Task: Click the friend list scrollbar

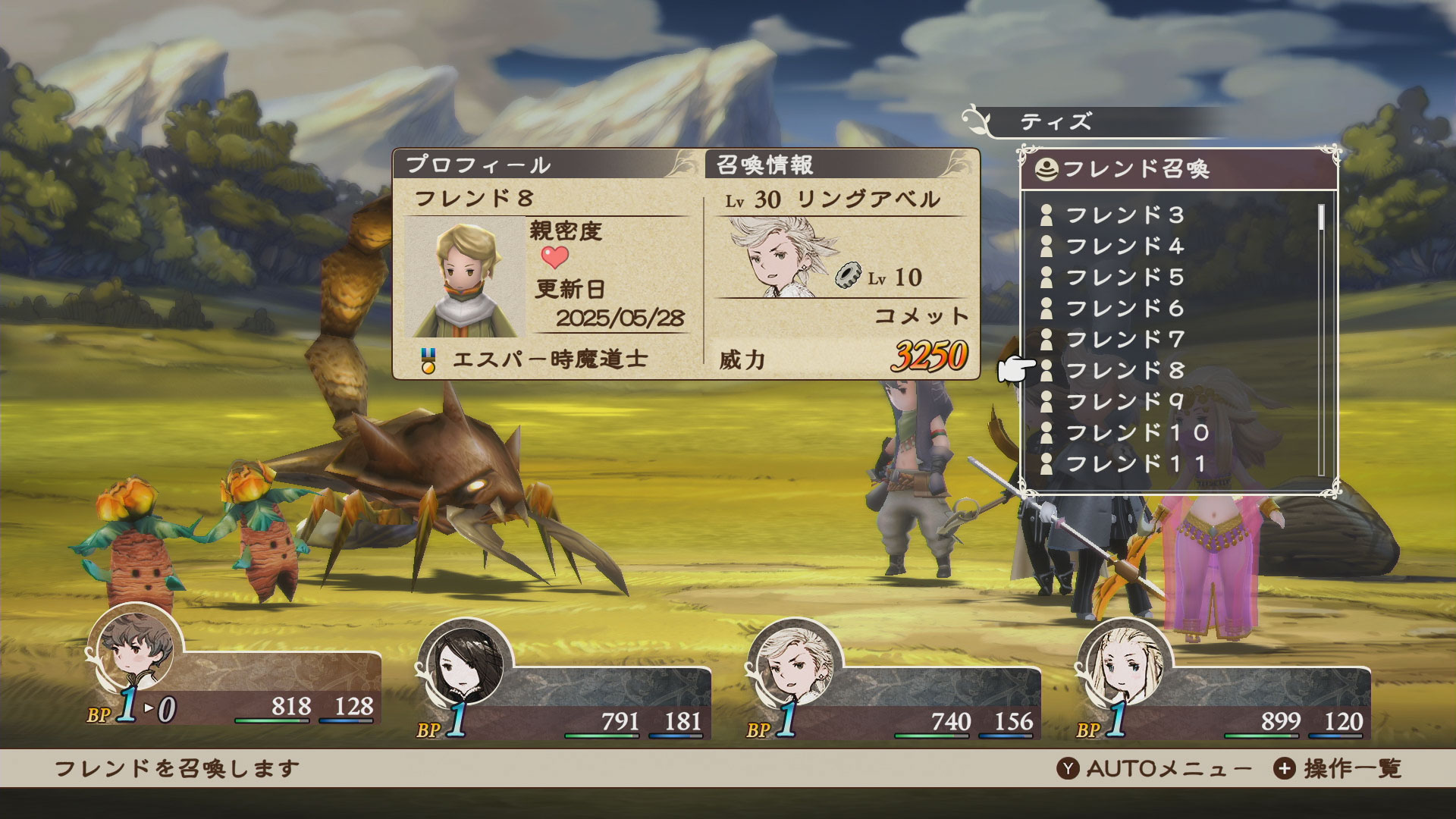Action: (1321, 337)
